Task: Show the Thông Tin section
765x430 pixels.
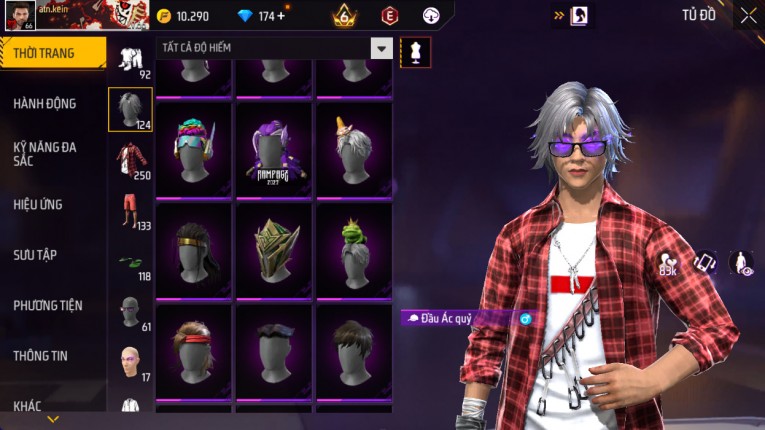Action: tap(41, 355)
